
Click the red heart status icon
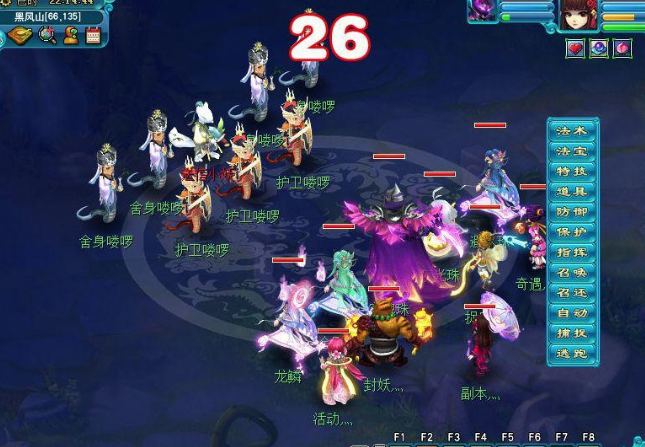(575, 47)
